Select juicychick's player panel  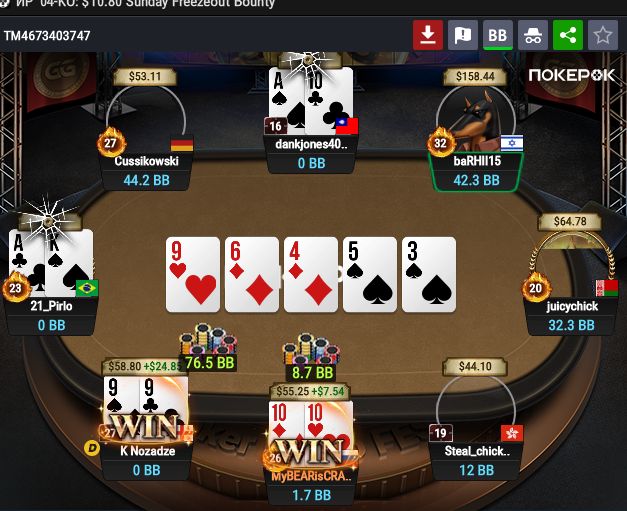[x=571, y=316]
